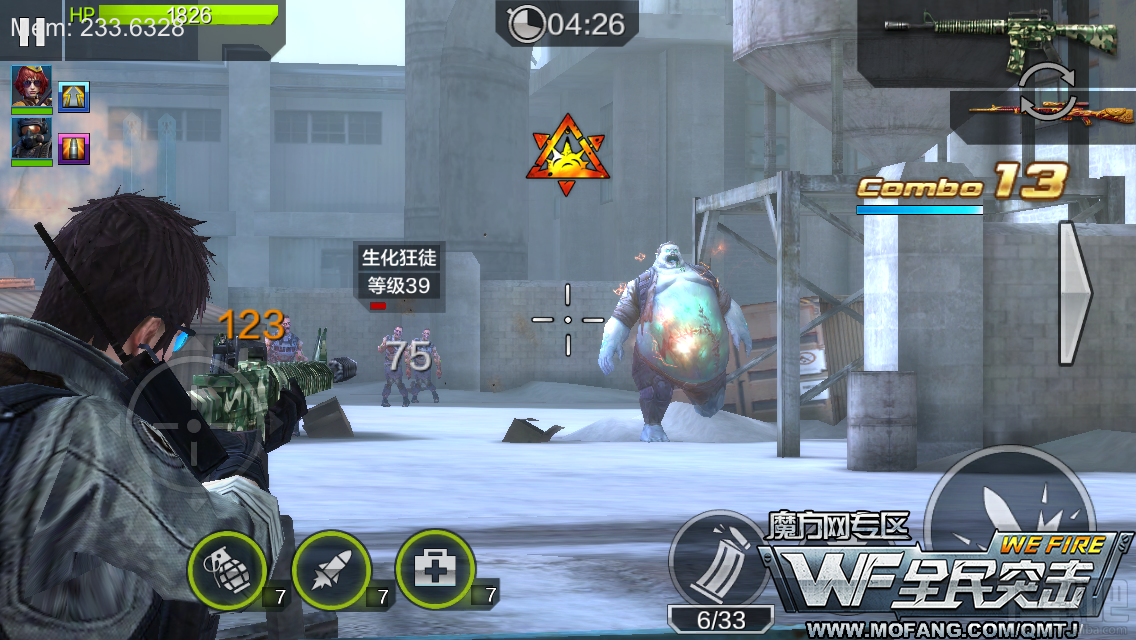Select the masked soldier teammate portrait

[32, 140]
